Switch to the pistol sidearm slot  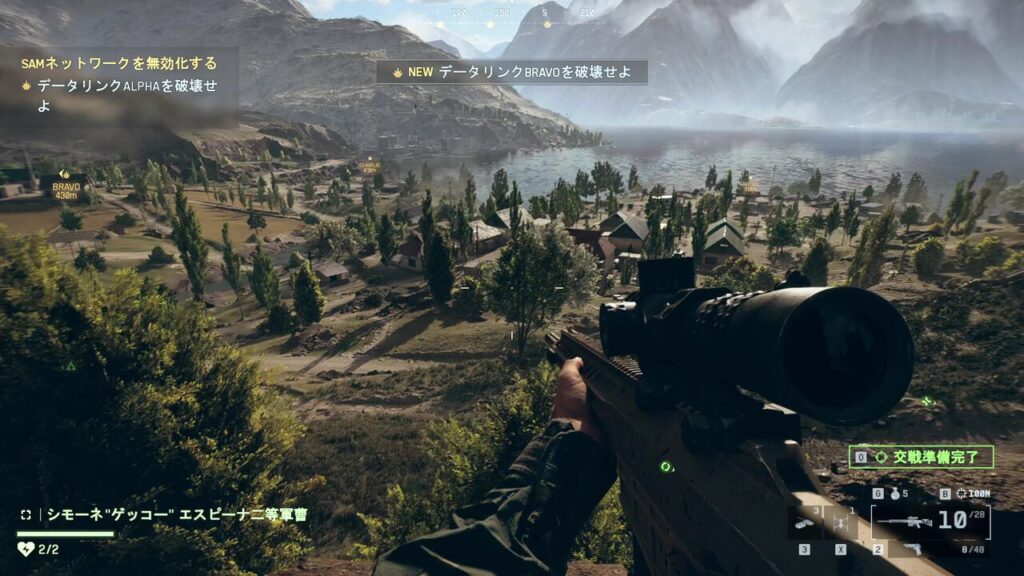click(911, 548)
